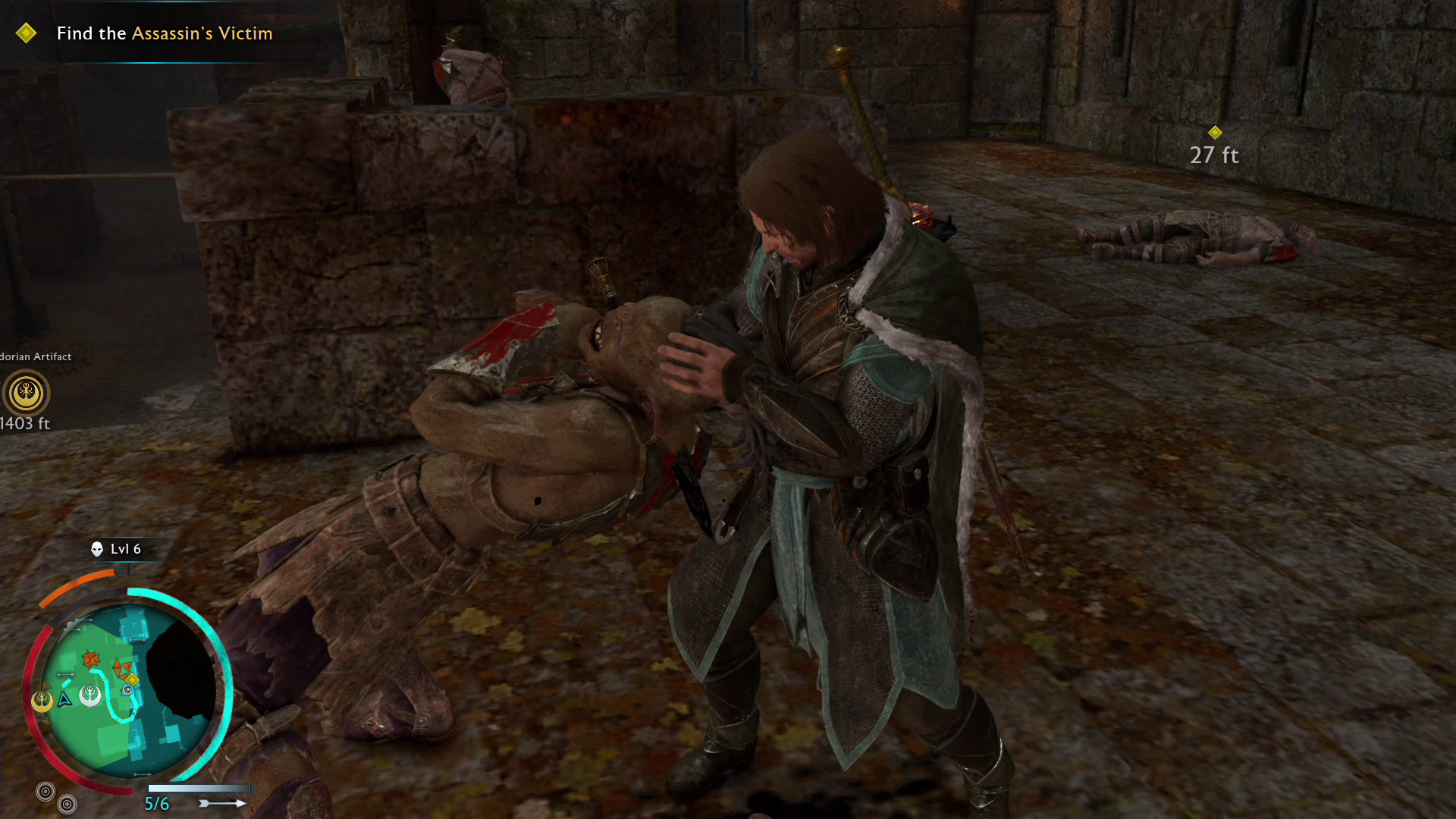
Task: Select the blue player arrow on the minimap
Action: pos(63,700)
